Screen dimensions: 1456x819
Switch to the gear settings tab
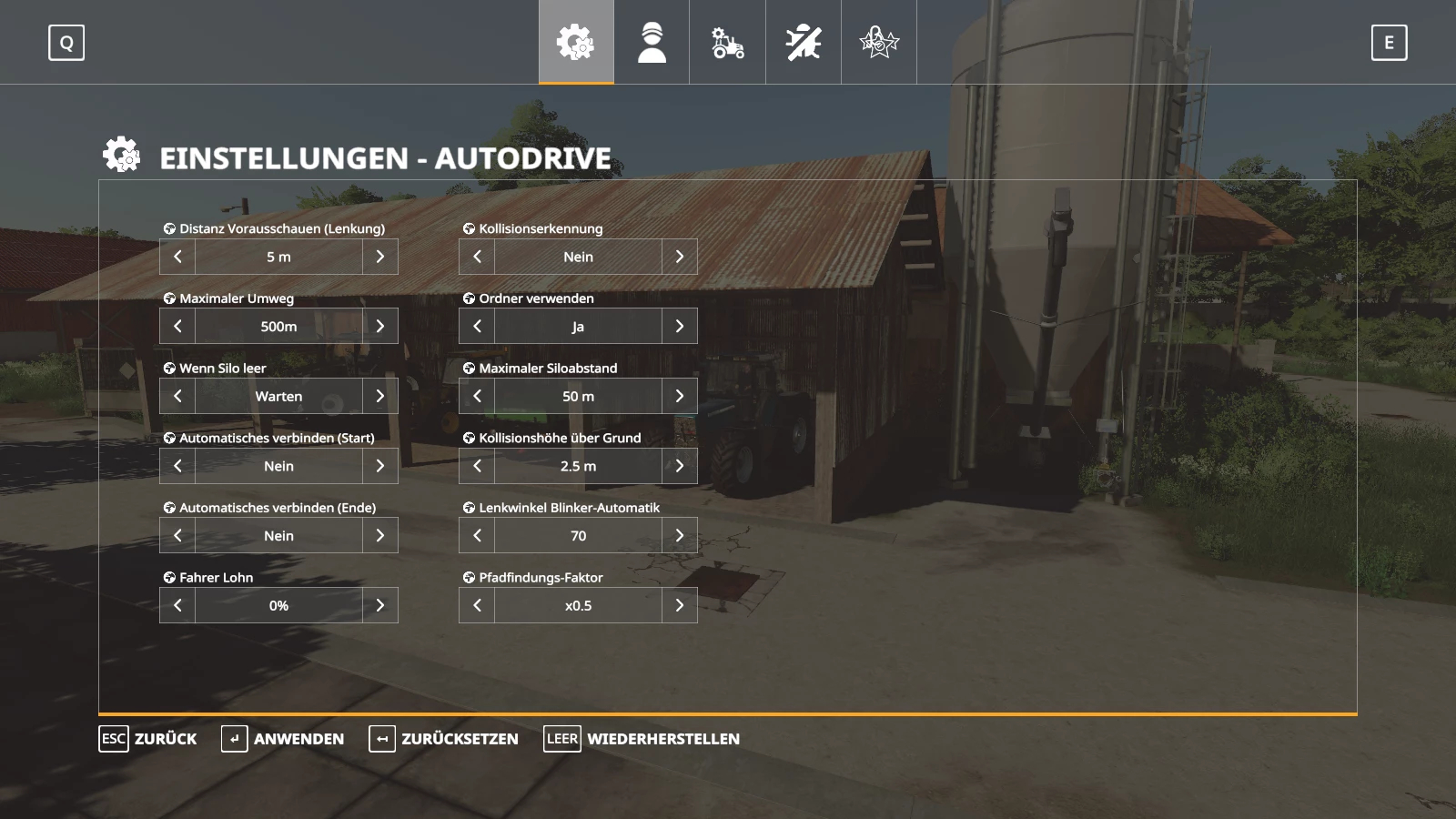[x=576, y=42]
